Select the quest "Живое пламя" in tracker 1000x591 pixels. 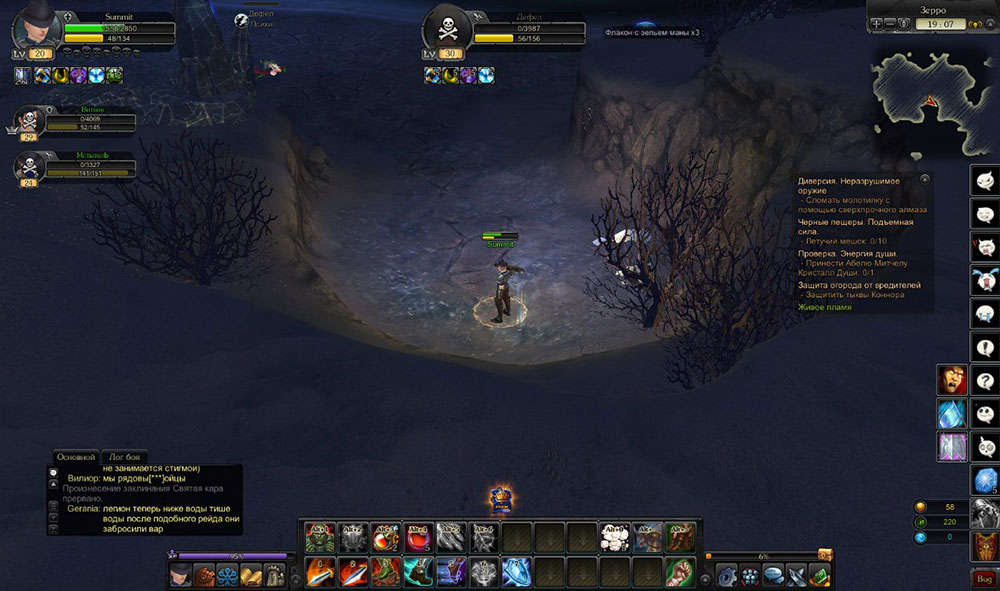coord(825,307)
